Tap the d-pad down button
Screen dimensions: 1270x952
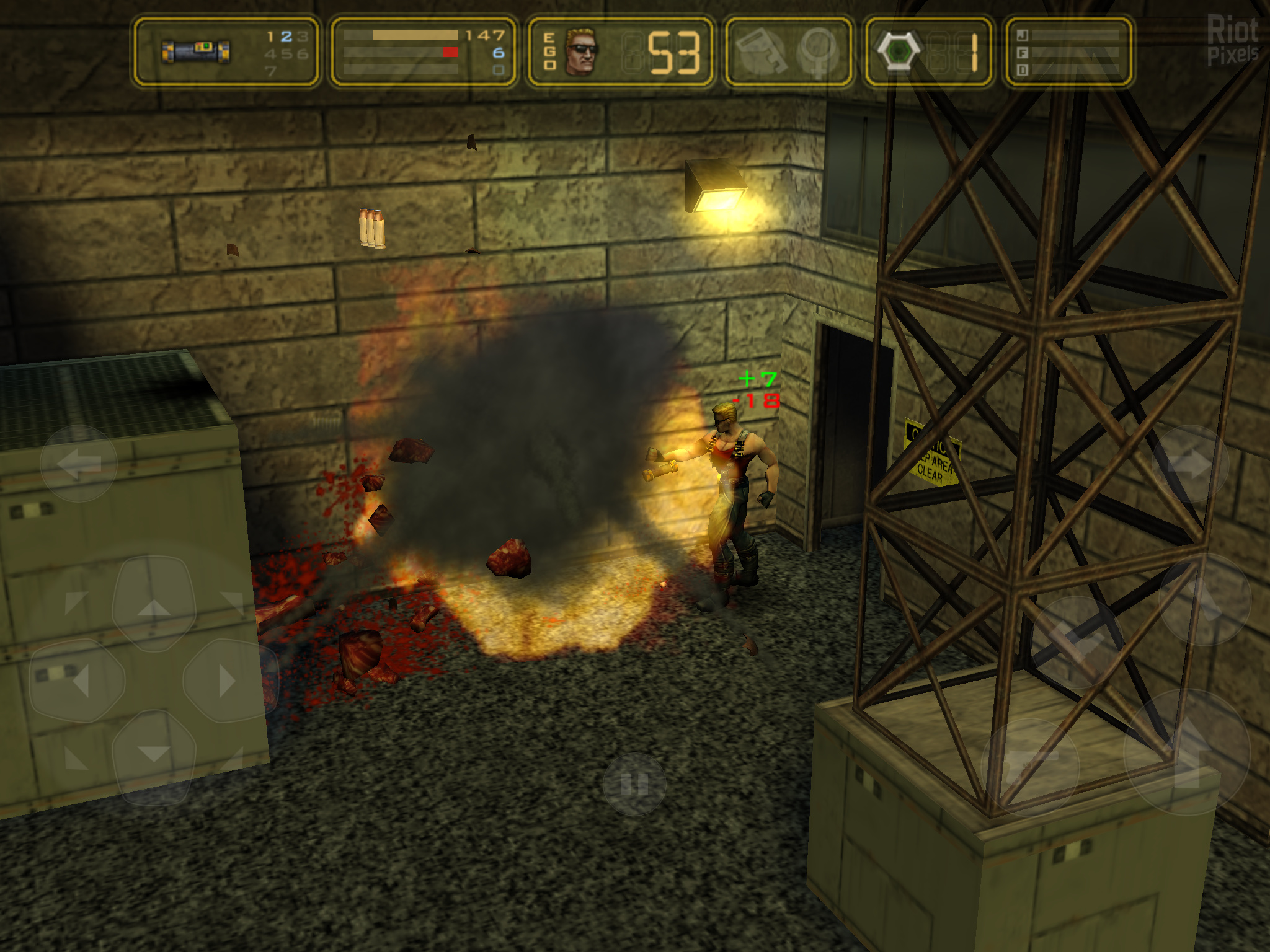pyautogui.click(x=153, y=756)
